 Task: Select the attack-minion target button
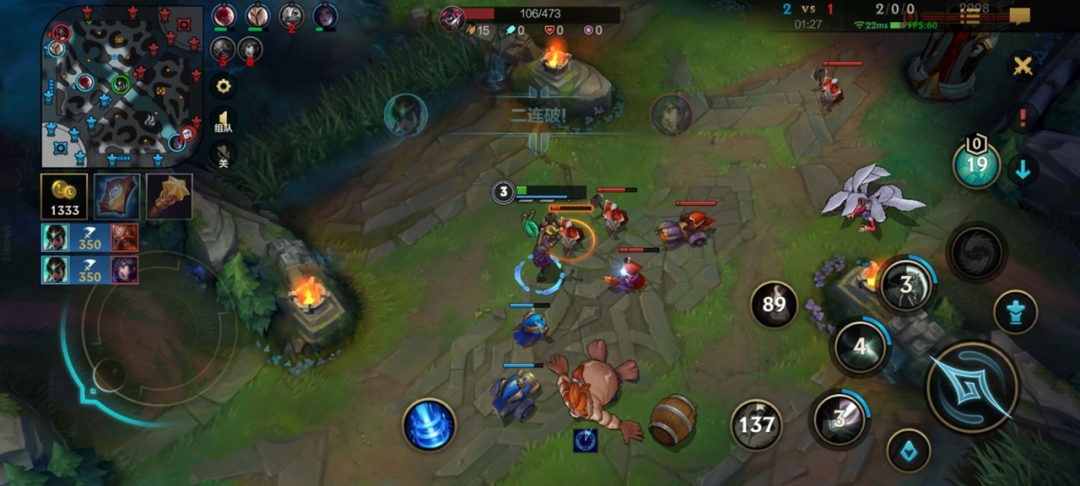point(908,450)
